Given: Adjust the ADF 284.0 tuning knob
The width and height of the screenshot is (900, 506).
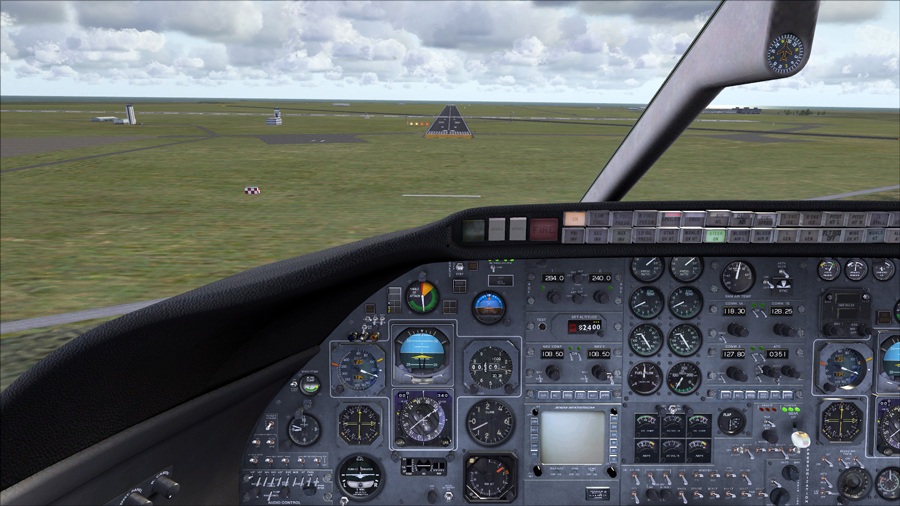Looking at the screenshot, I should click(553, 297).
